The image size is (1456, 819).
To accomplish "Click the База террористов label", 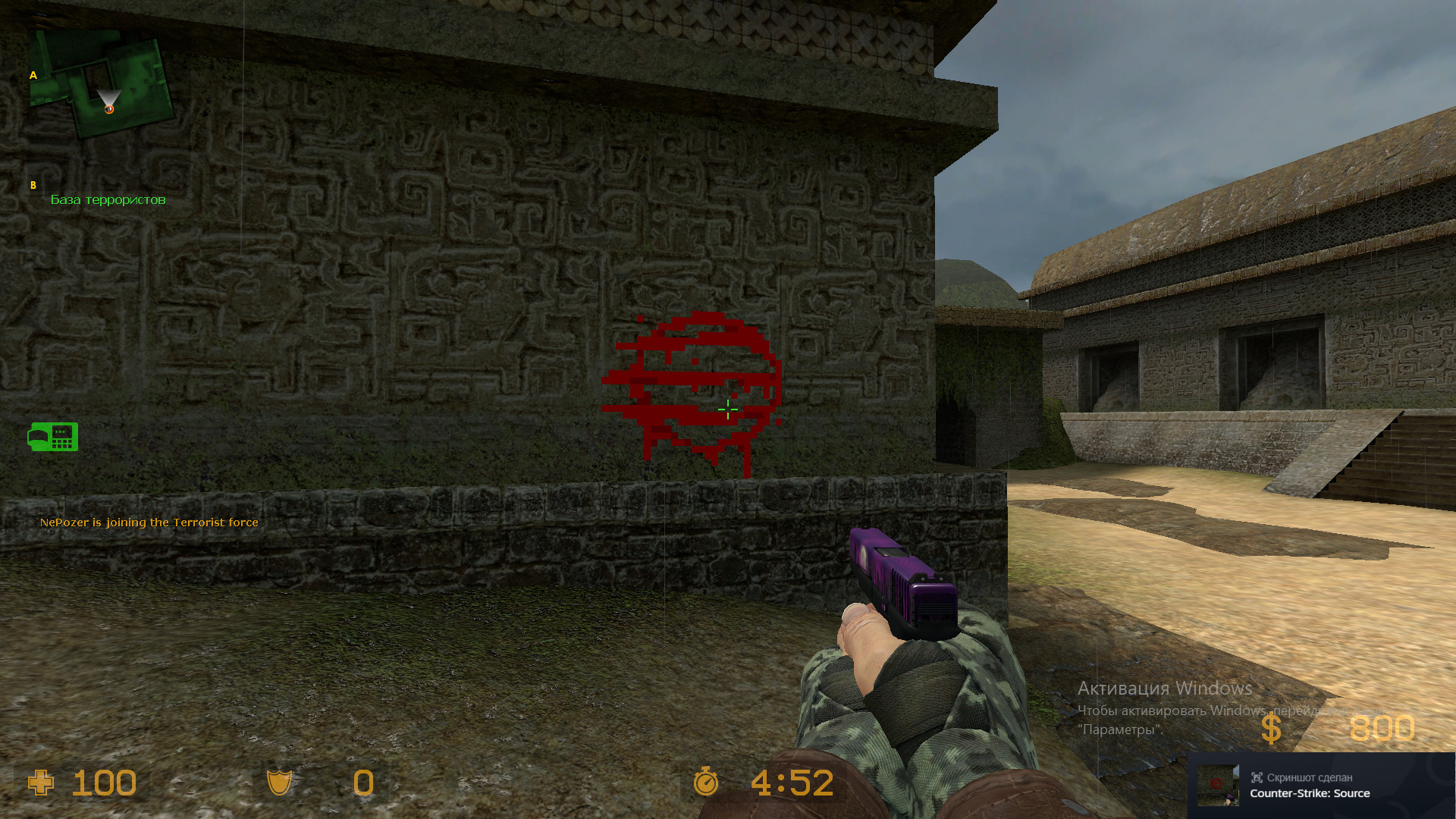I will coord(108,199).
